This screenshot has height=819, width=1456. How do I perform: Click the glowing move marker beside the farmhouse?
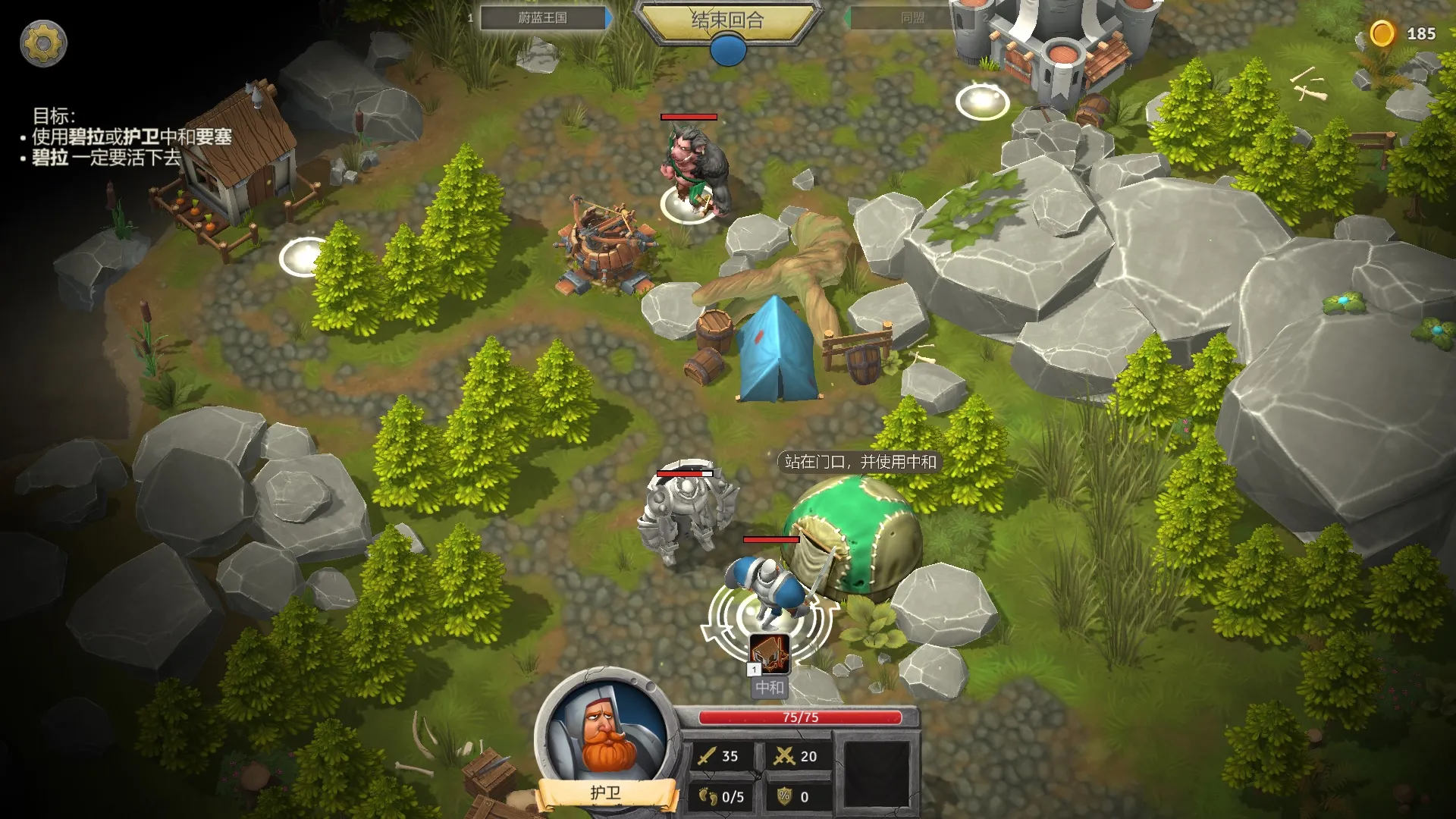tap(303, 257)
